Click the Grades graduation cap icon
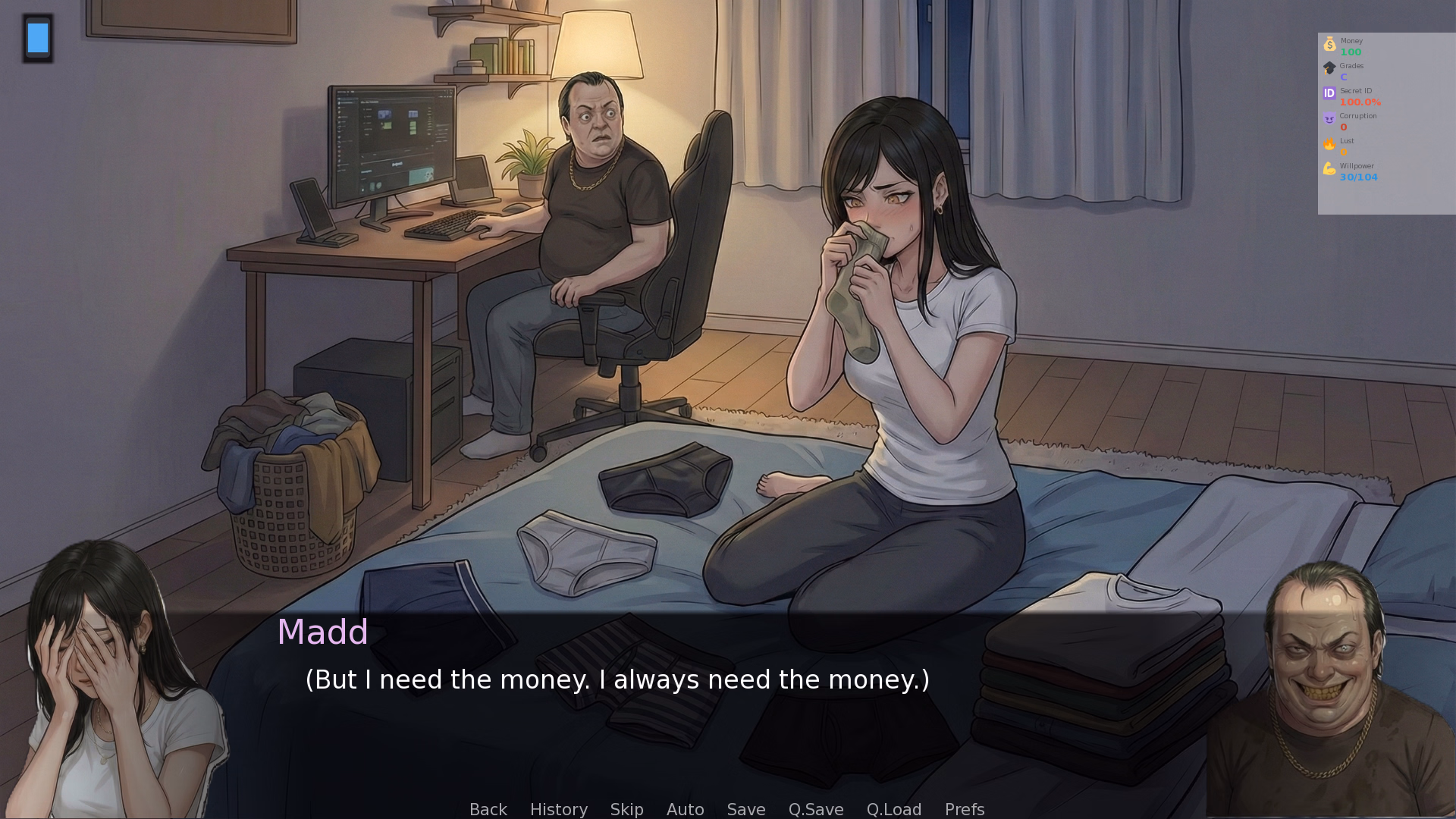Screen dimensions: 1456x819 pyautogui.click(x=1329, y=68)
